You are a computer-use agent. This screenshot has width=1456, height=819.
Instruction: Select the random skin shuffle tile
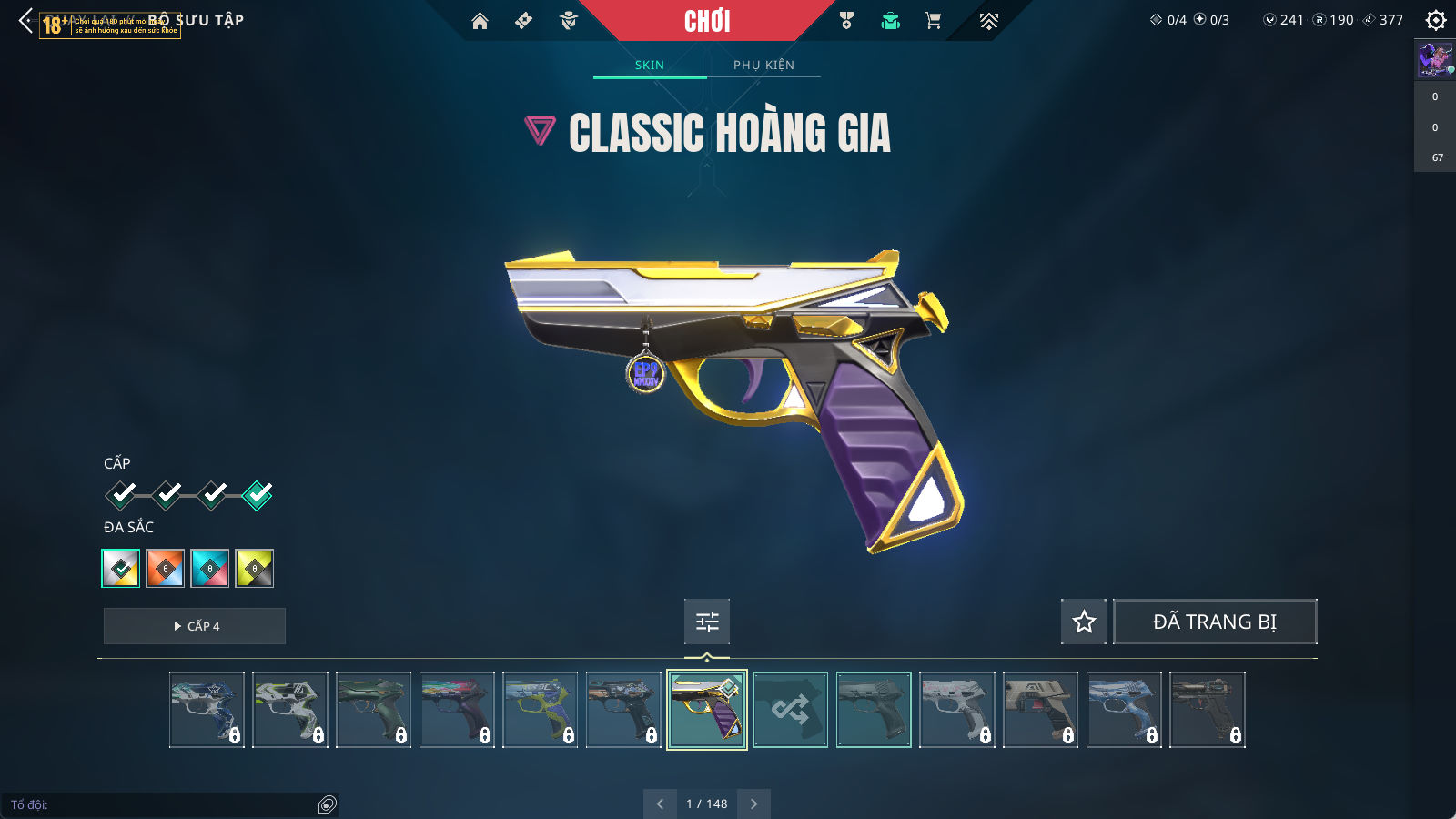click(790, 710)
